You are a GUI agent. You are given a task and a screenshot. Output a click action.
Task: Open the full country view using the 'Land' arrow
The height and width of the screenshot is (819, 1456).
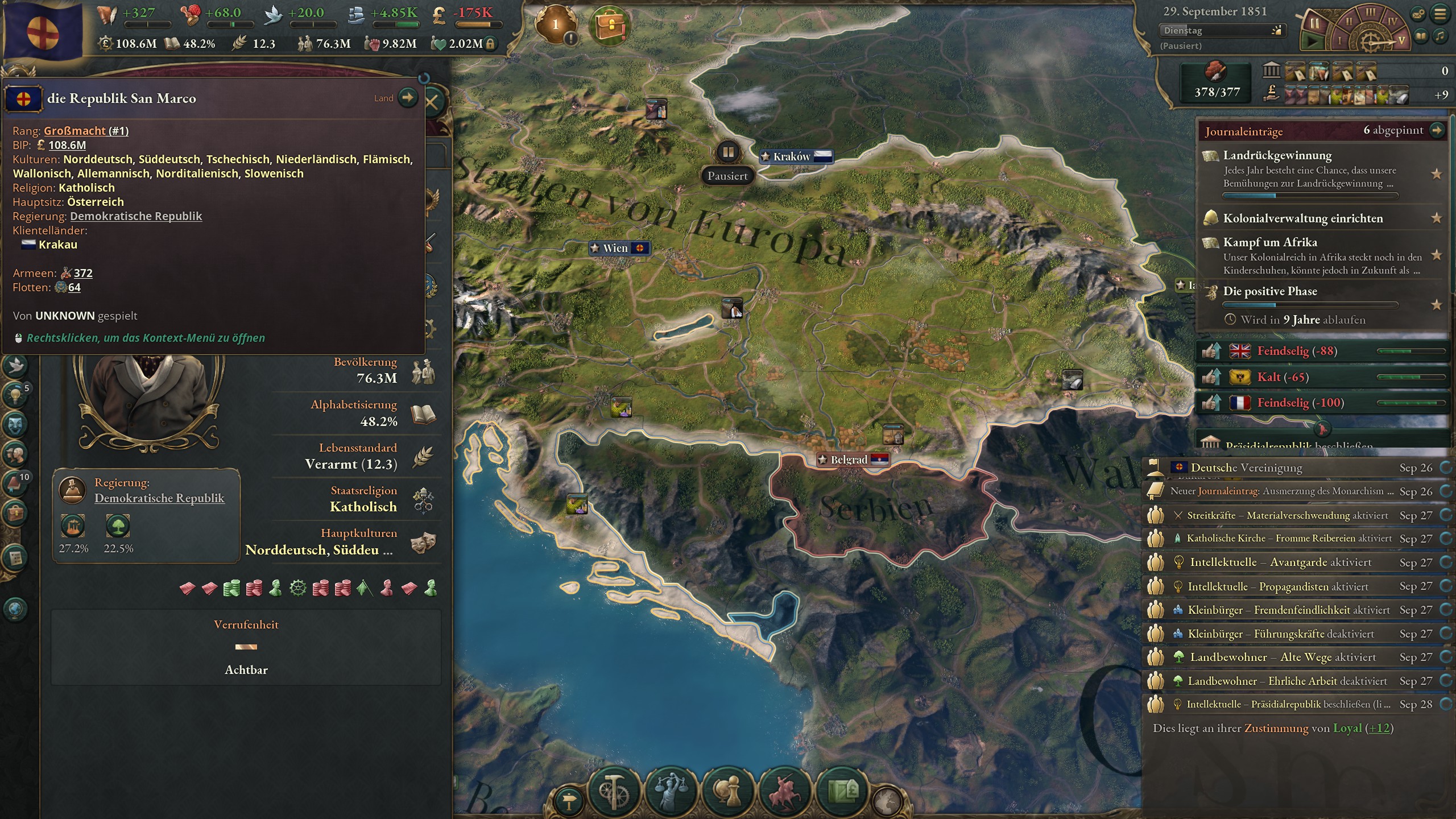tap(407, 97)
